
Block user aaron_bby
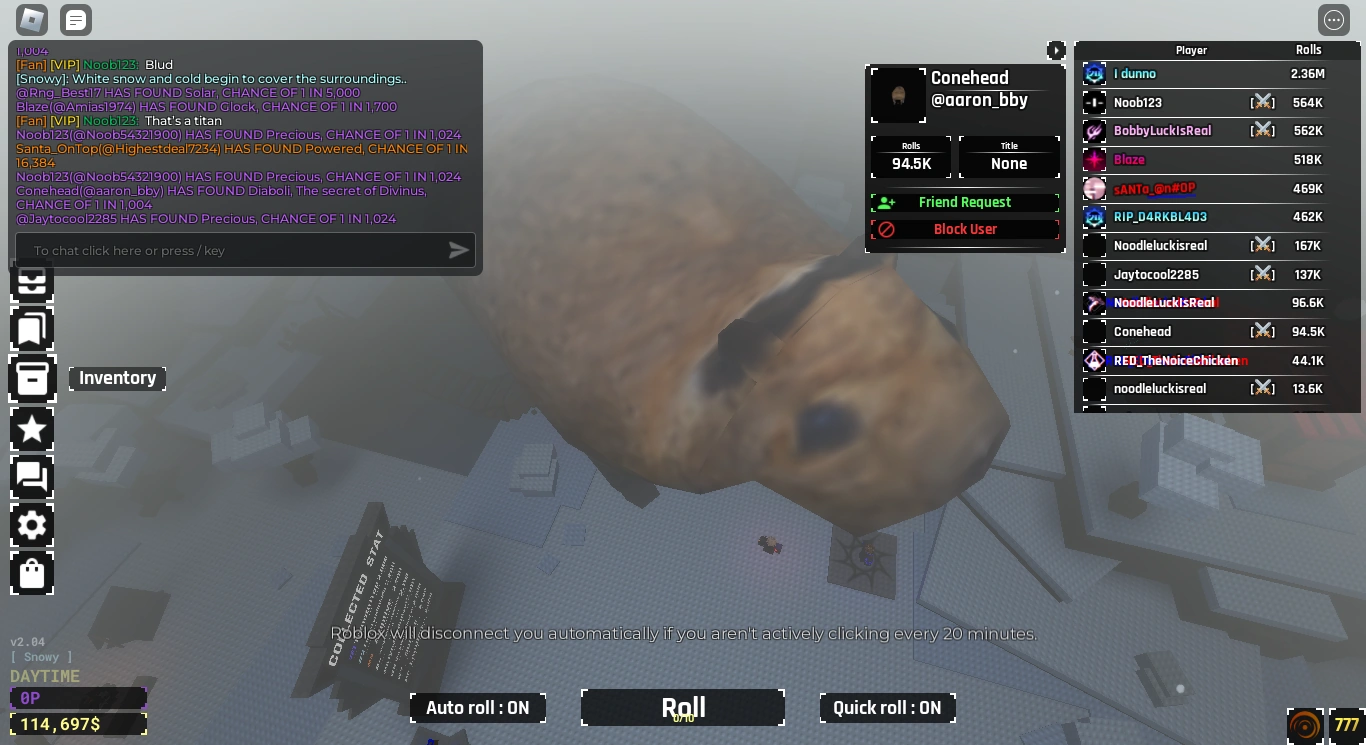click(x=964, y=229)
